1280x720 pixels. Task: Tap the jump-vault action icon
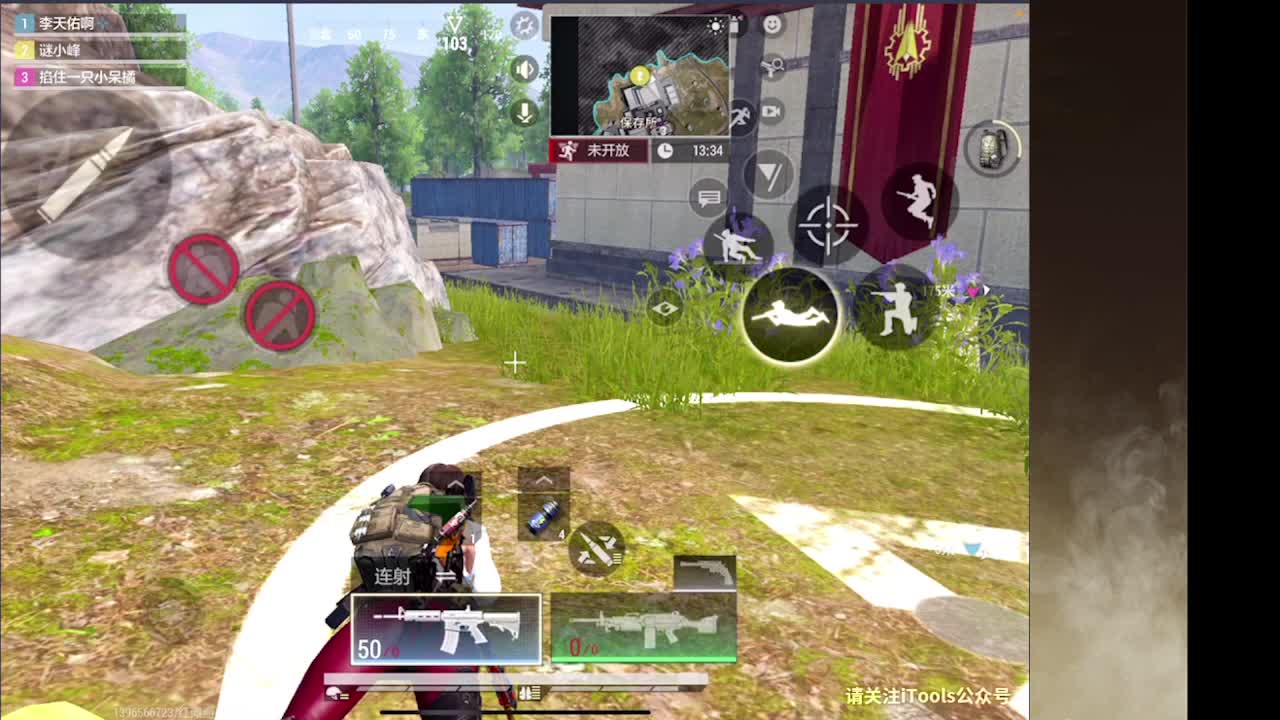(x=920, y=200)
